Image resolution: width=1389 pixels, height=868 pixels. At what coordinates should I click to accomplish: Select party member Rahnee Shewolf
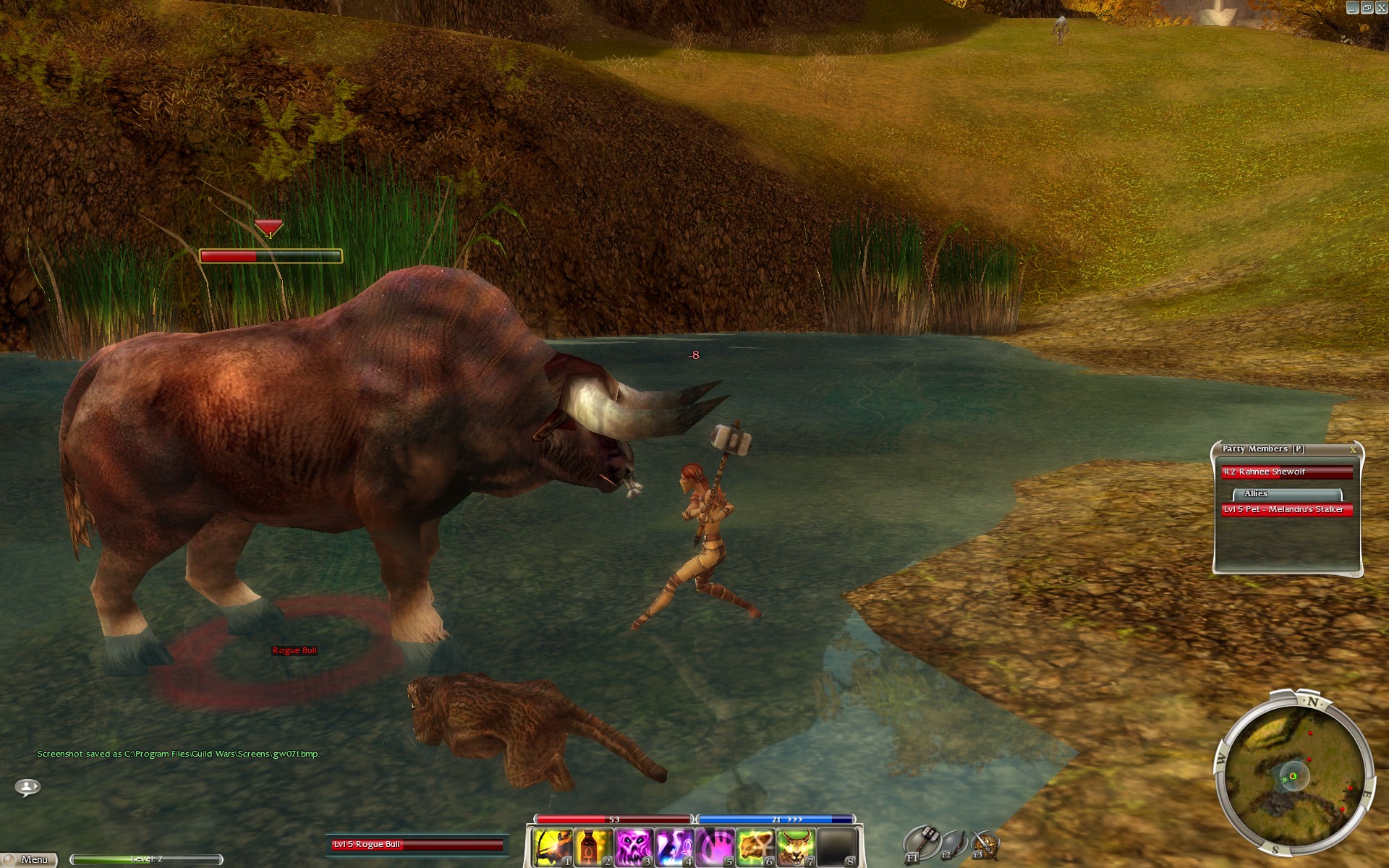click(1286, 472)
